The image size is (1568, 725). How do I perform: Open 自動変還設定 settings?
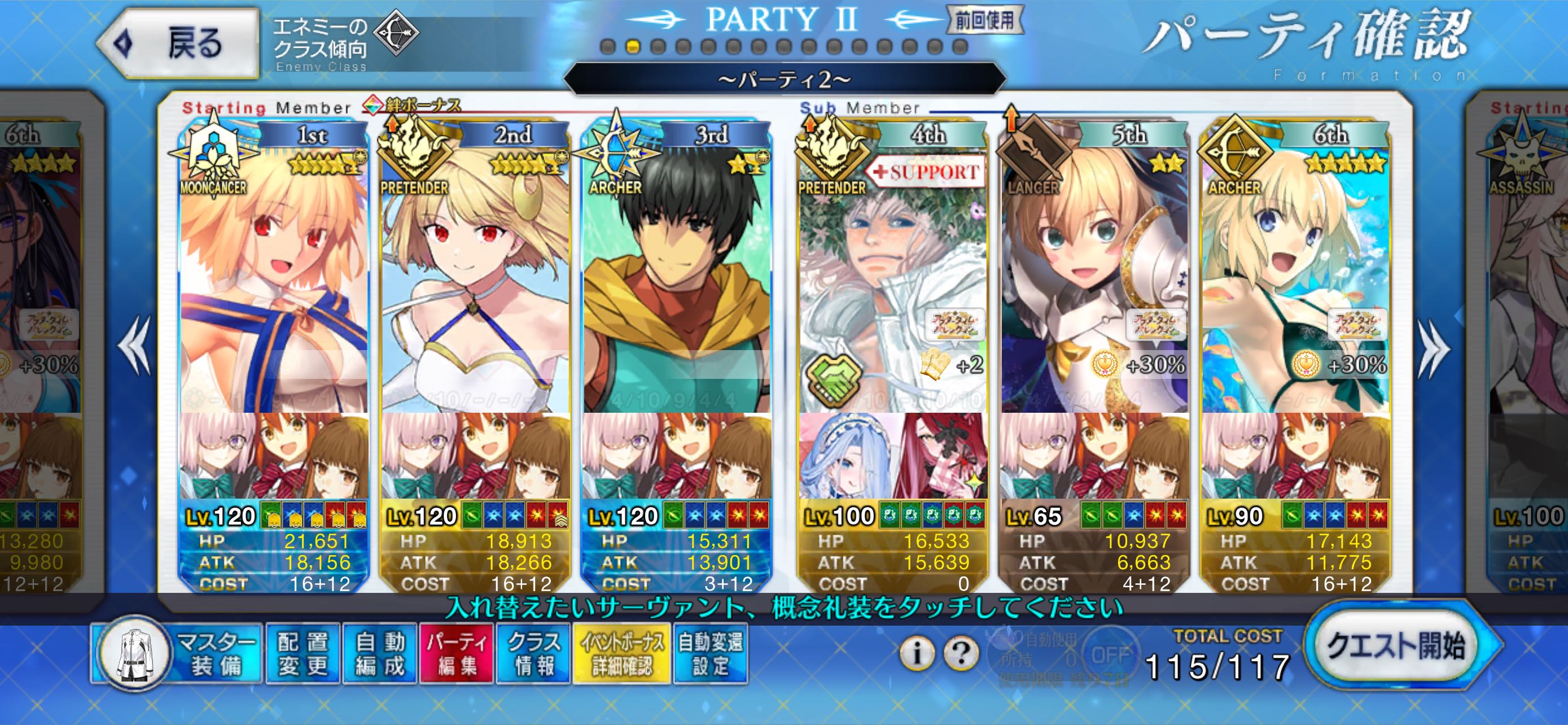pos(711,654)
